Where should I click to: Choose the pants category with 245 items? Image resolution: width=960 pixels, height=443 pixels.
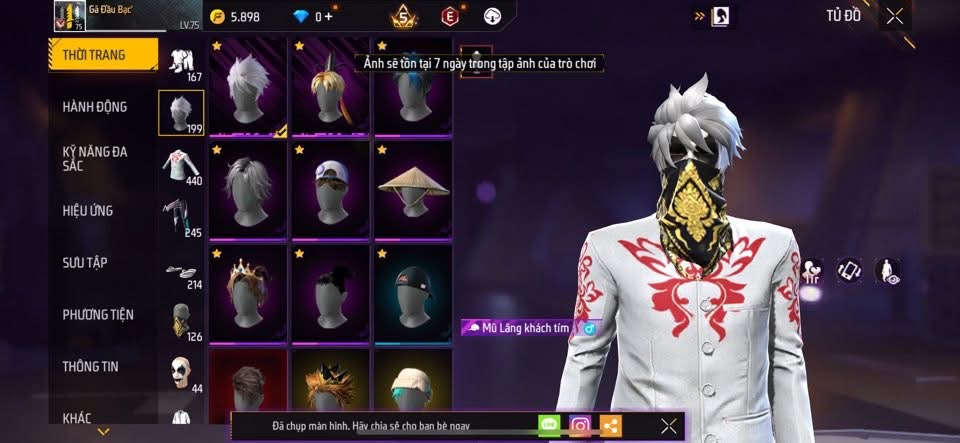pyautogui.click(x=181, y=217)
